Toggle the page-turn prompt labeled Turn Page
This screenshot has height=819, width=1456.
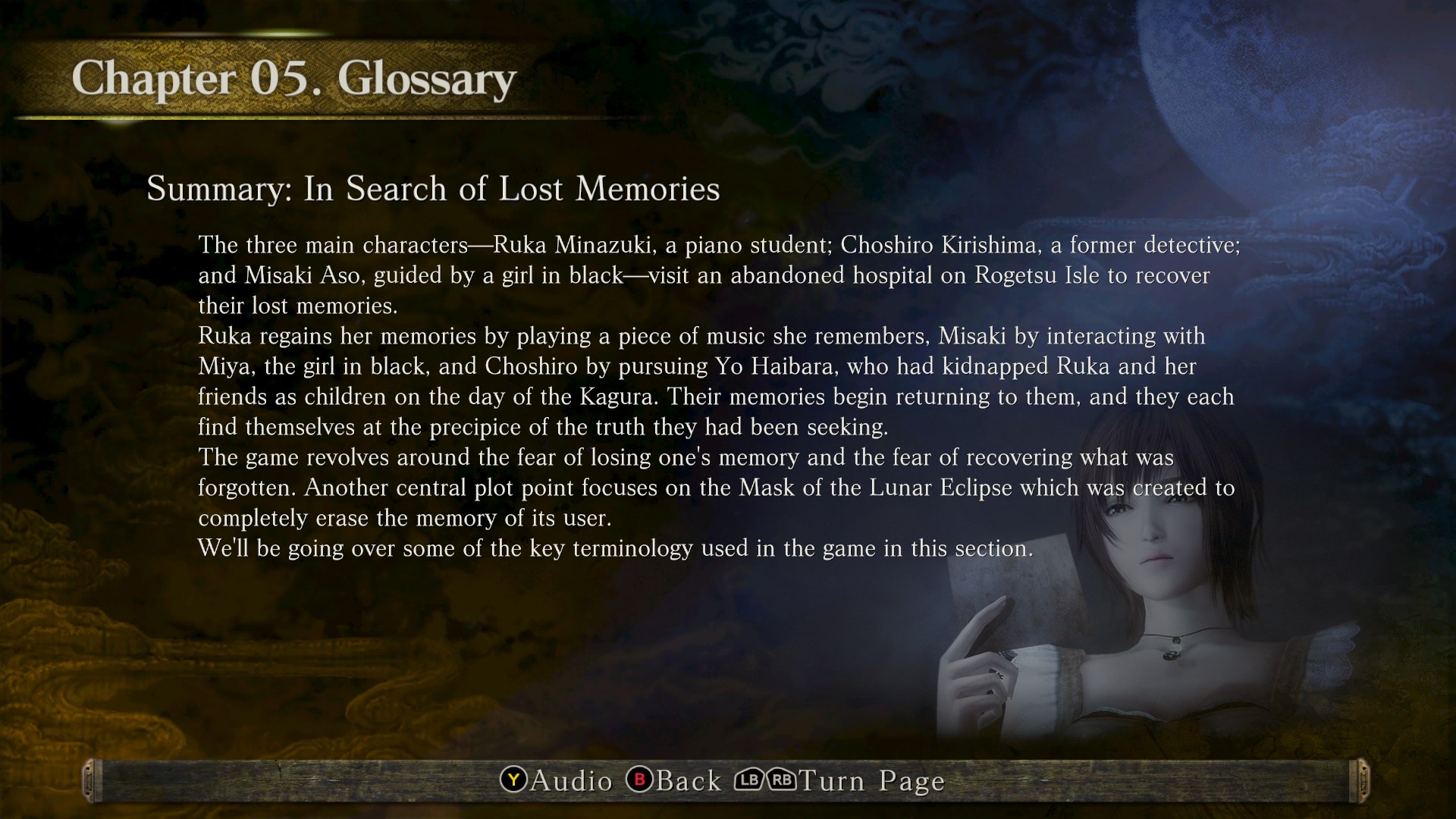point(872,780)
